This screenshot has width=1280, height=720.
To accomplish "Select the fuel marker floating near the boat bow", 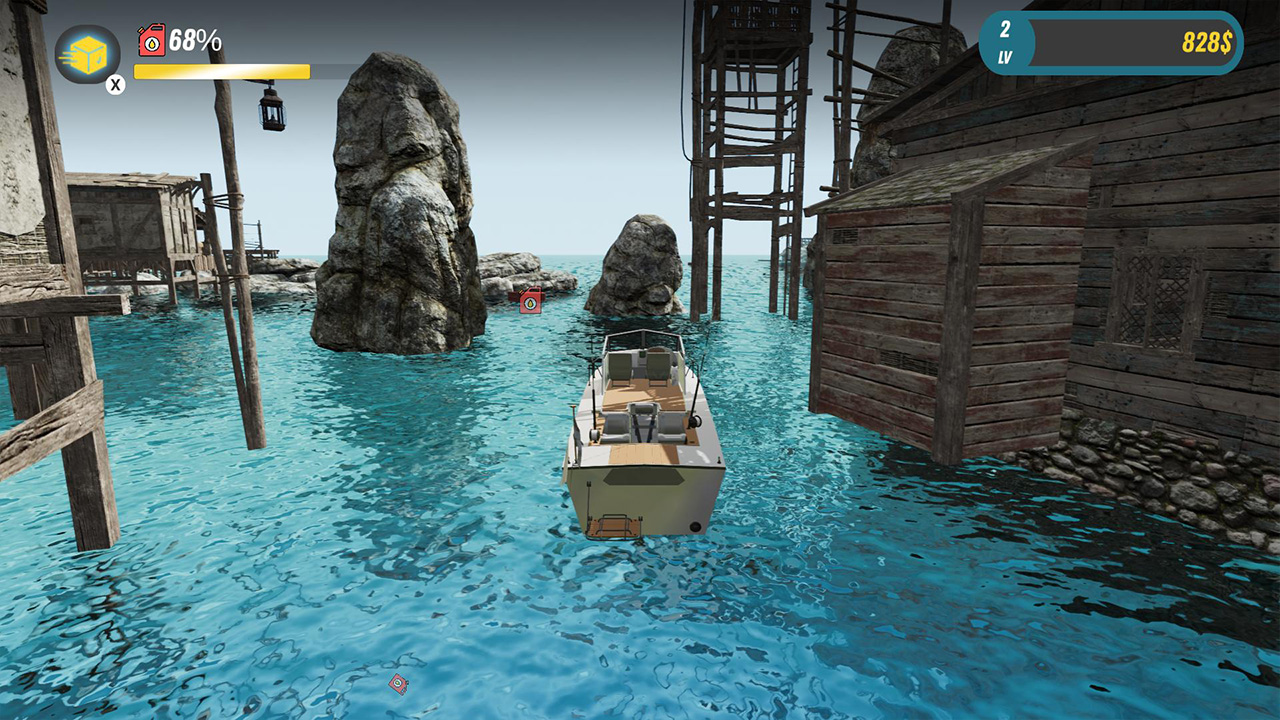I will click(530, 301).
